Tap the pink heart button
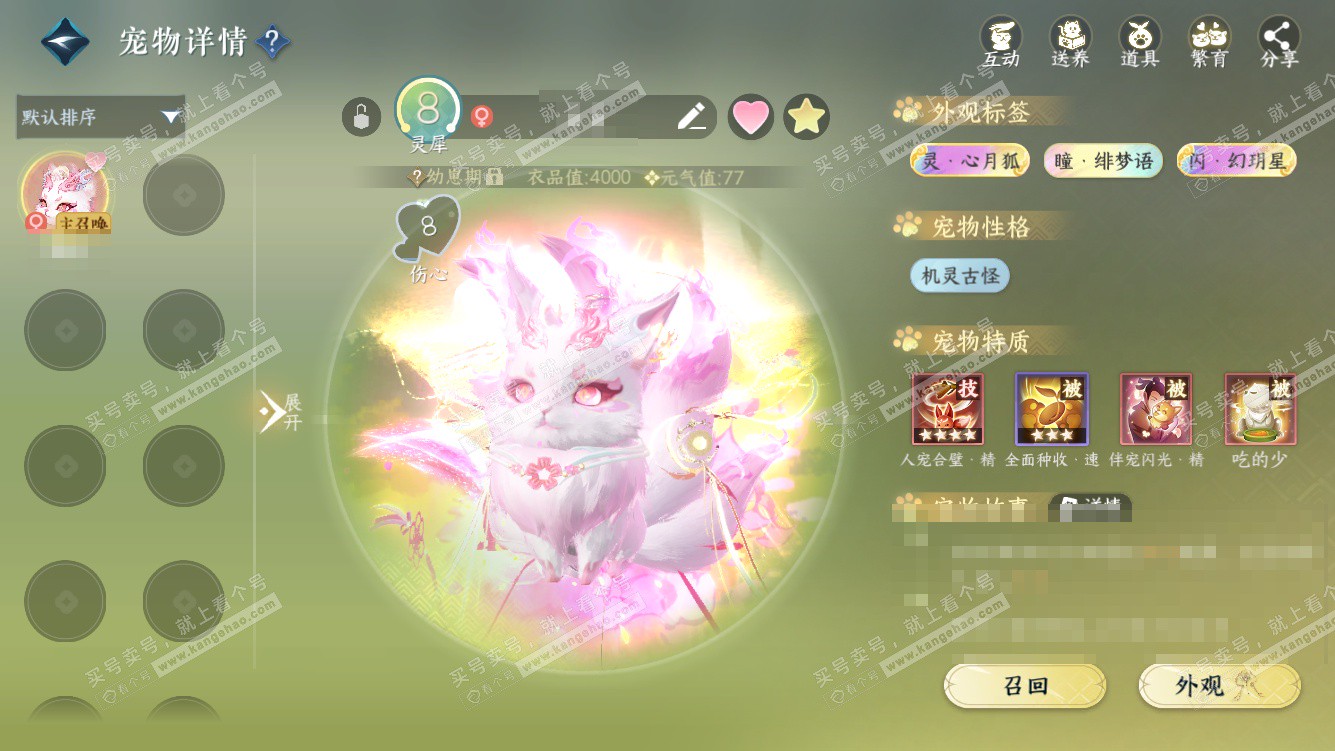 [x=751, y=117]
